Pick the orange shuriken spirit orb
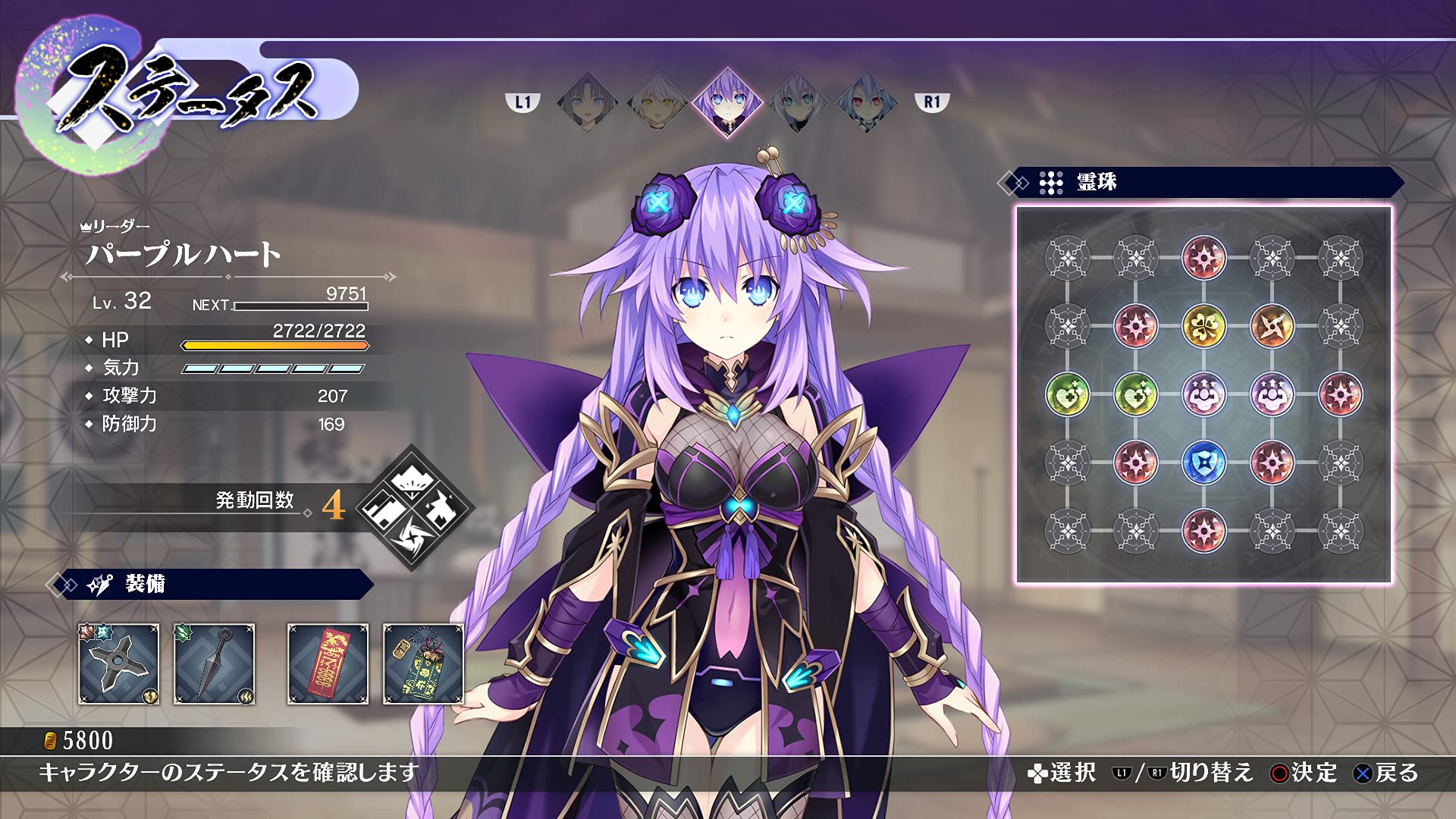This screenshot has width=1456, height=819. click(1272, 326)
